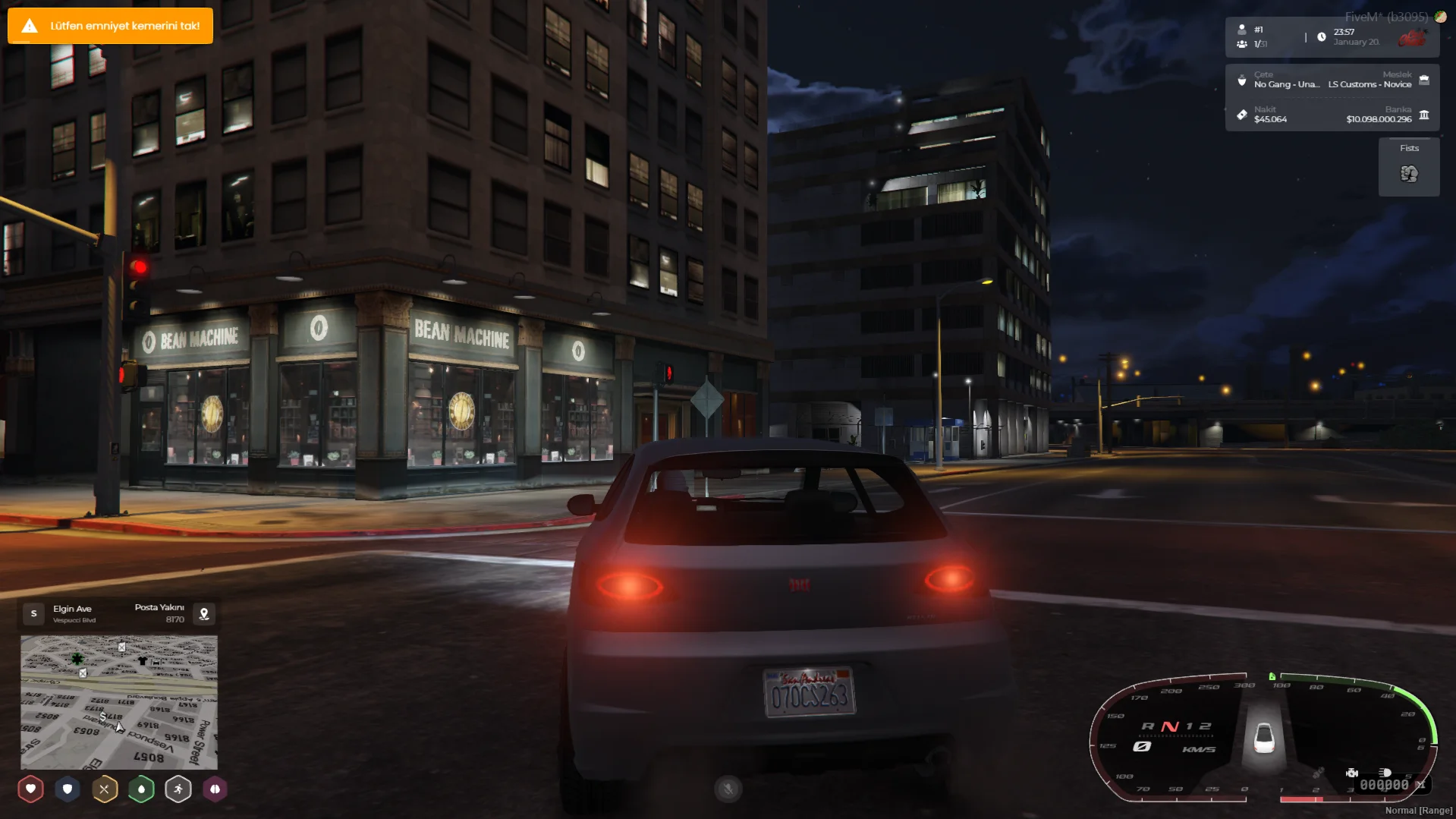Click the armor shield status icon
The image size is (1456, 819).
tap(68, 789)
